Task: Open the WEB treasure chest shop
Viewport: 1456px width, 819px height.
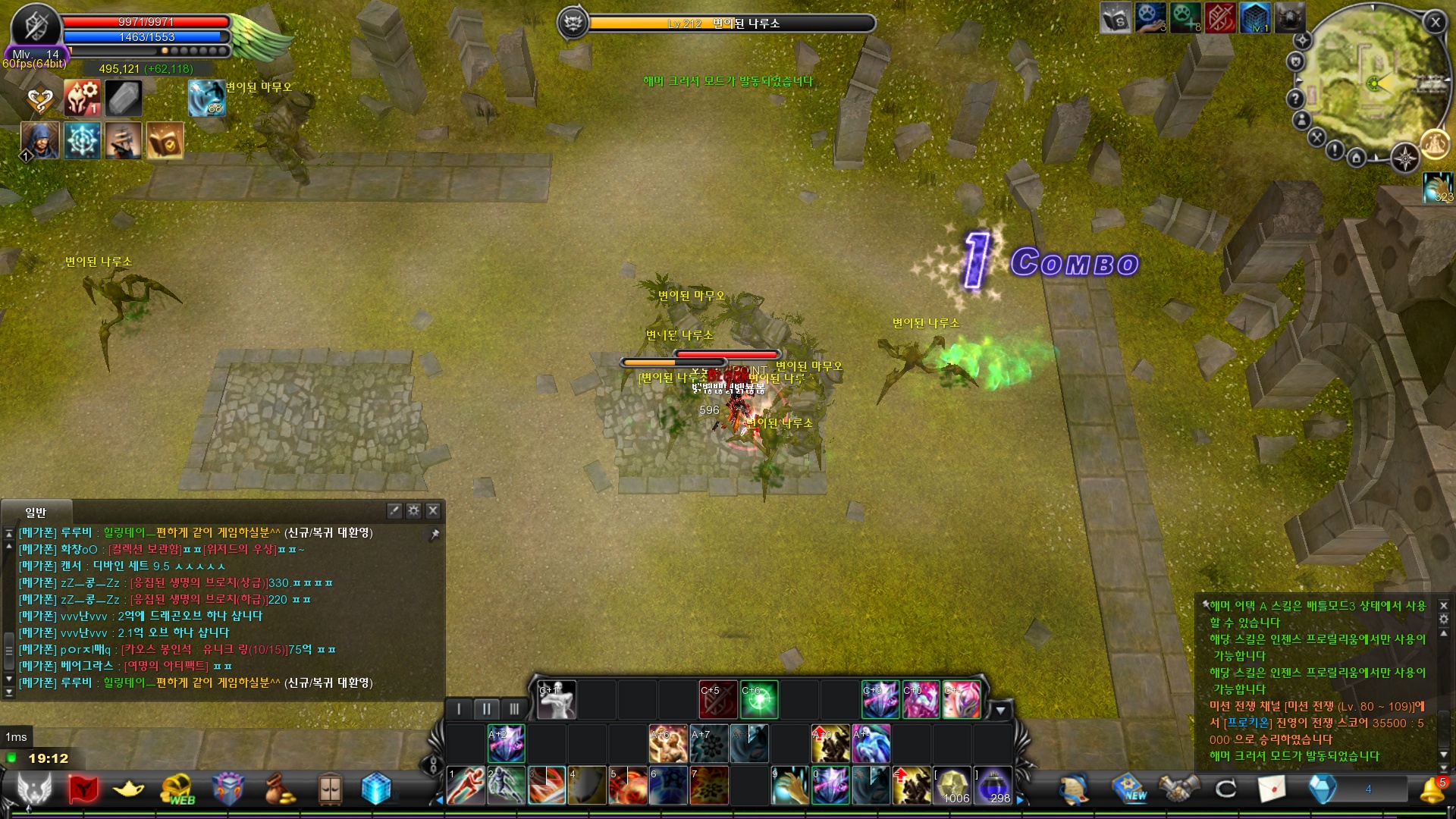Action: (x=178, y=789)
